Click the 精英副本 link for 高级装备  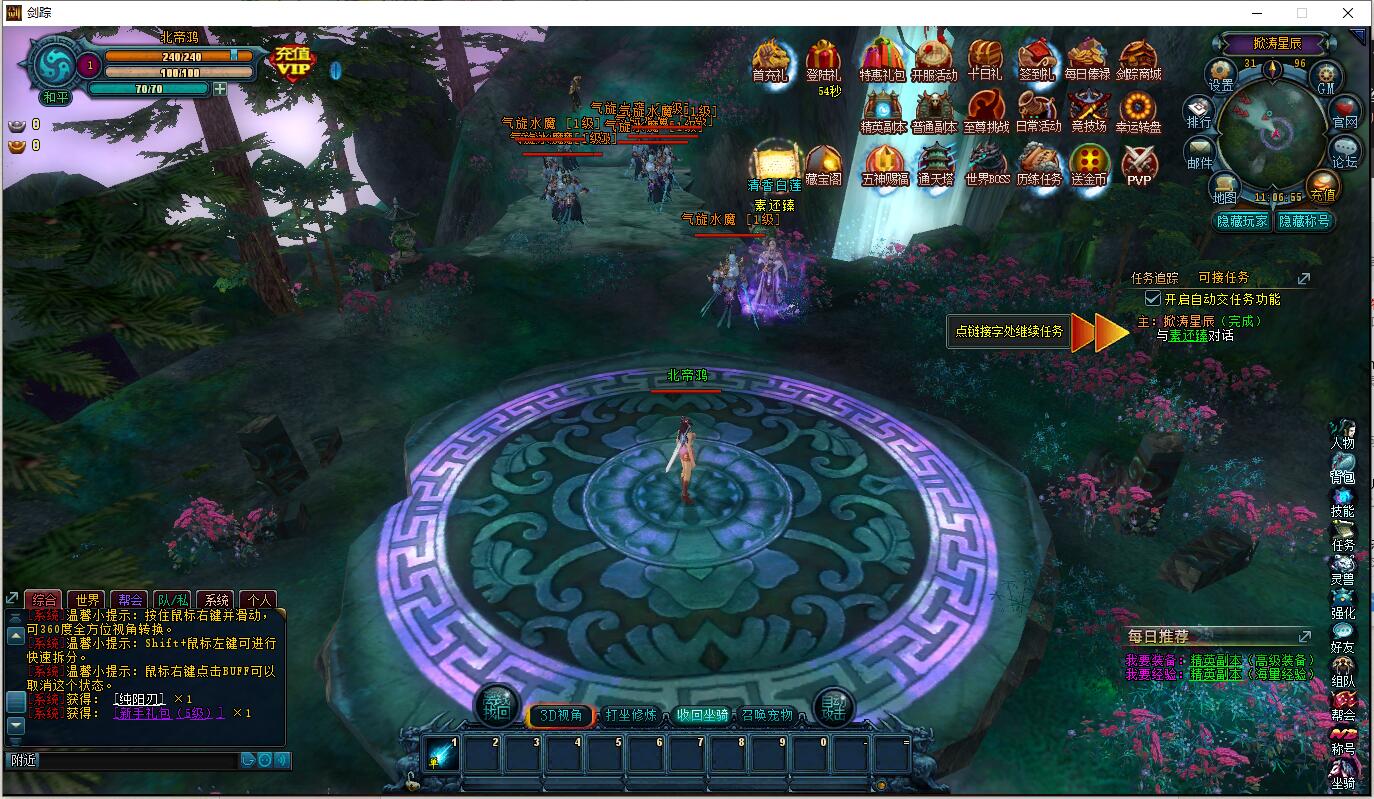pos(1216,660)
